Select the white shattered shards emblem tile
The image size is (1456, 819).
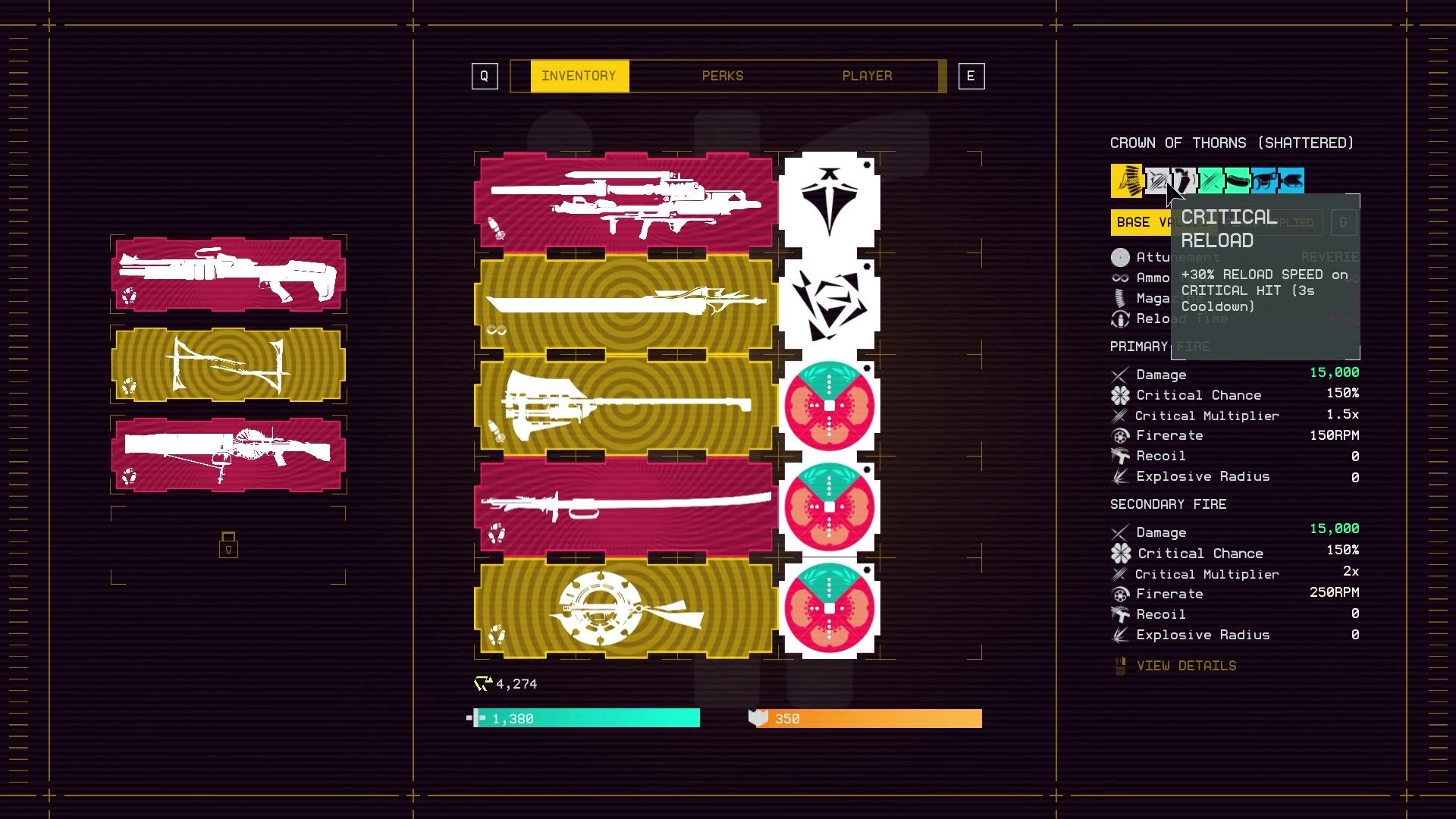pyautogui.click(x=829, y=303)
